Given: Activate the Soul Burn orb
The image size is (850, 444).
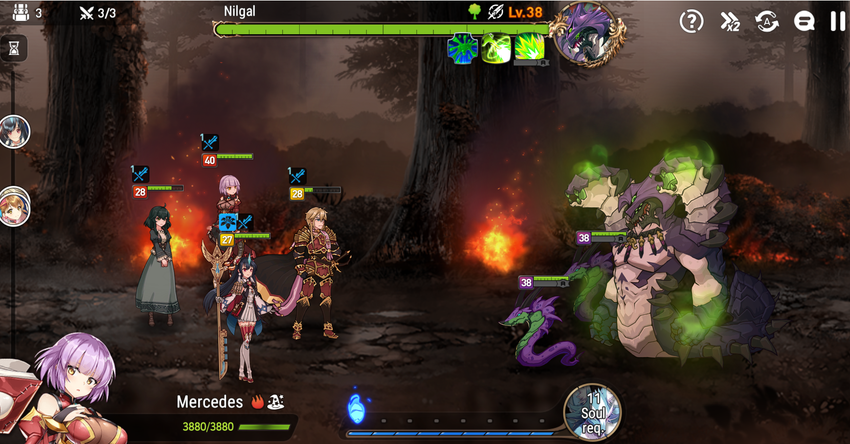Looking at the screenshot, I should click(x=592, y=410).
